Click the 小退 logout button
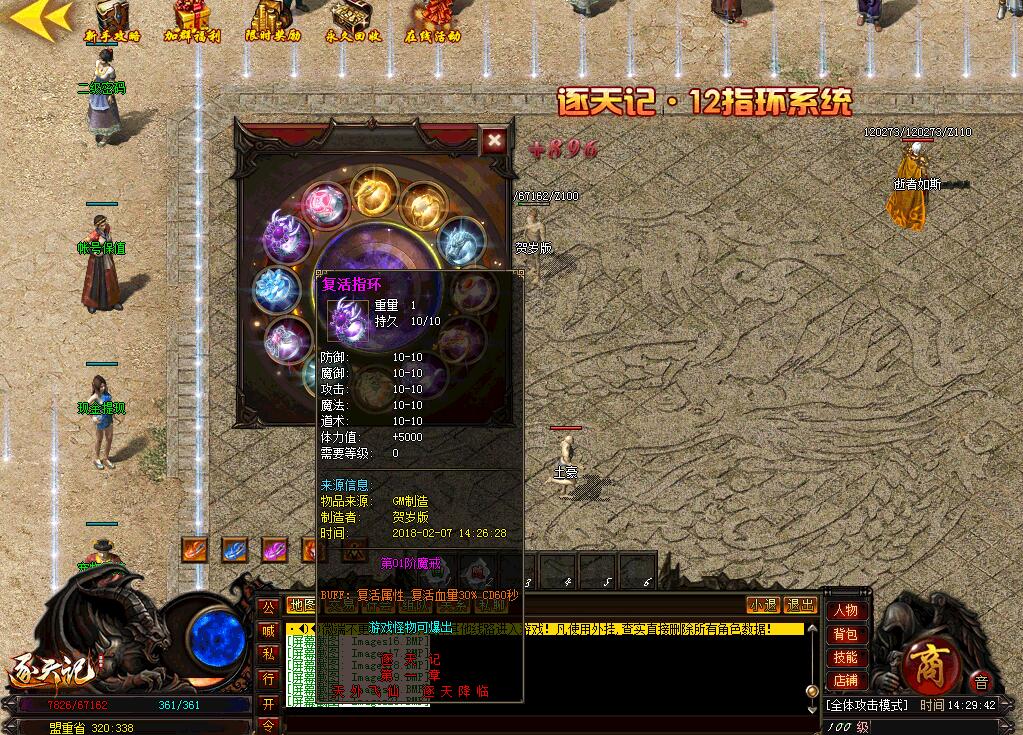This screenshot has width=1023, height=735. click(763, 605)
